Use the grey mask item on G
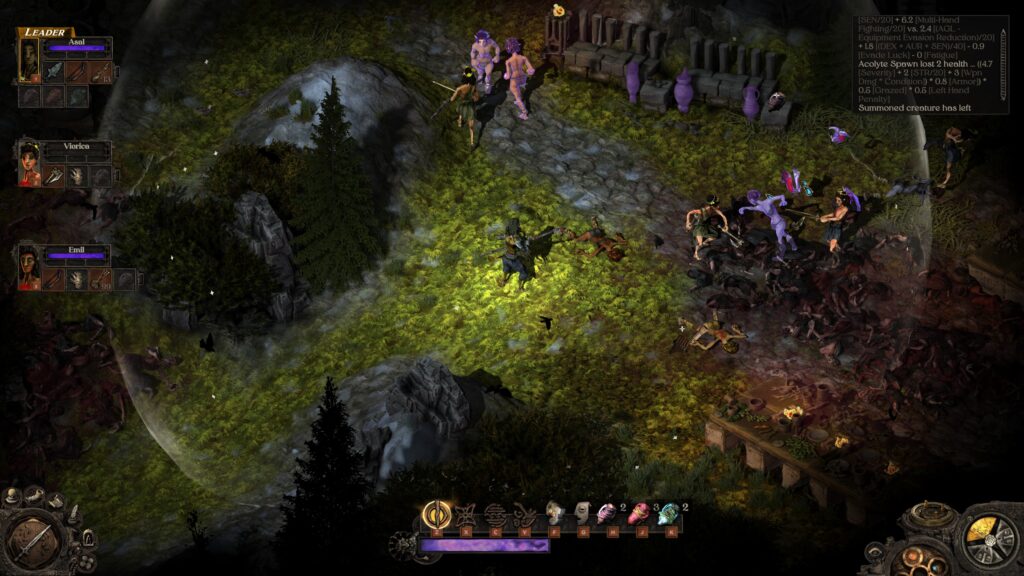This screenshot has width=1024, height=576. click(x=580, y=515)
